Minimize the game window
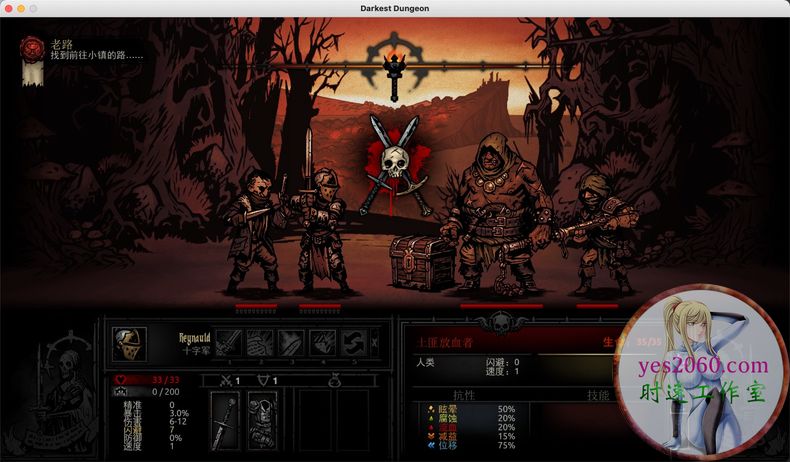790x462 pixels. point(20,8)
